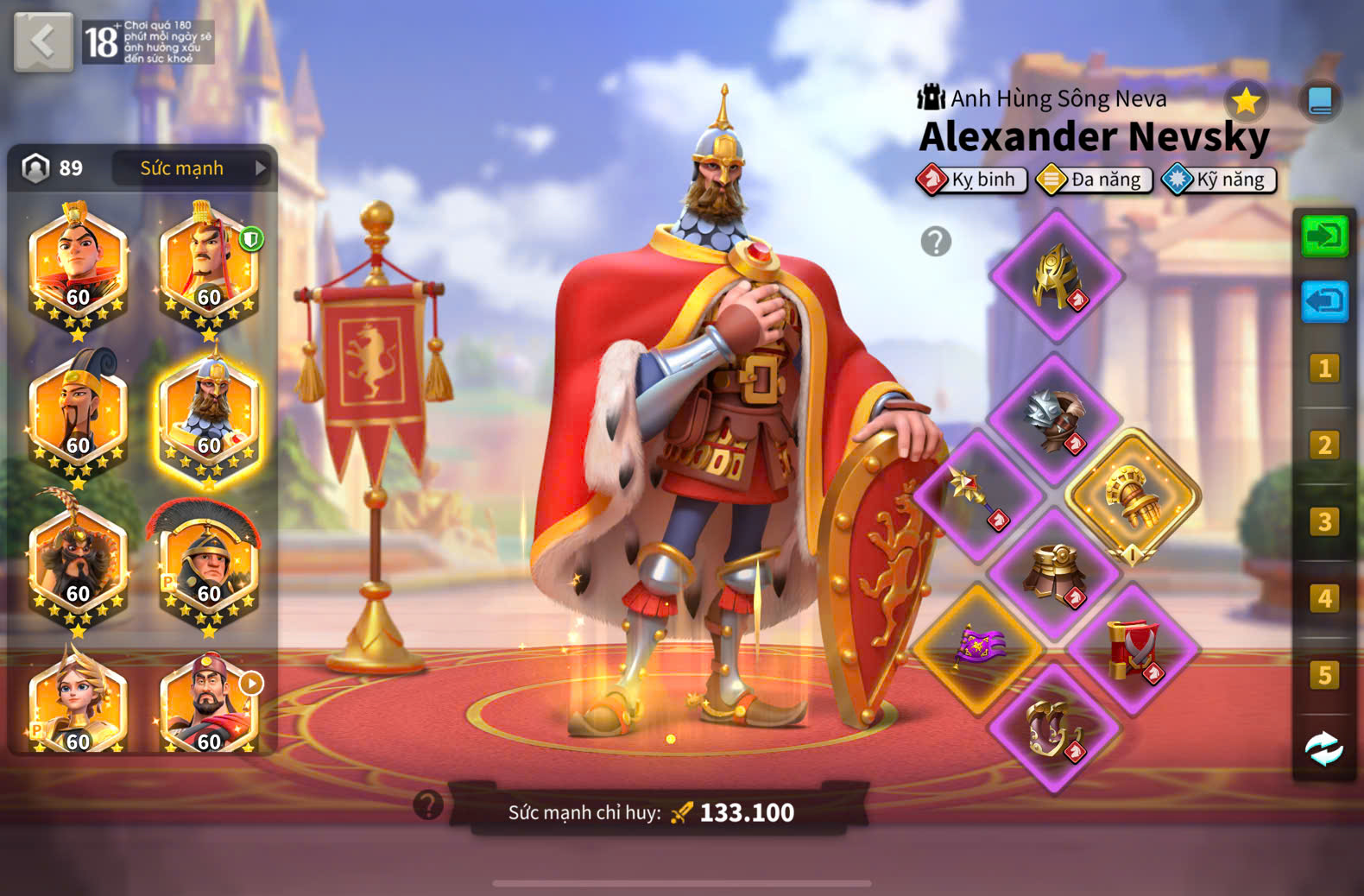Image resolution: width=1364 pixels, height=896 pixels.
Task: Open the blue book icon
Action: pyautogui.click(x=1319, y=102)
